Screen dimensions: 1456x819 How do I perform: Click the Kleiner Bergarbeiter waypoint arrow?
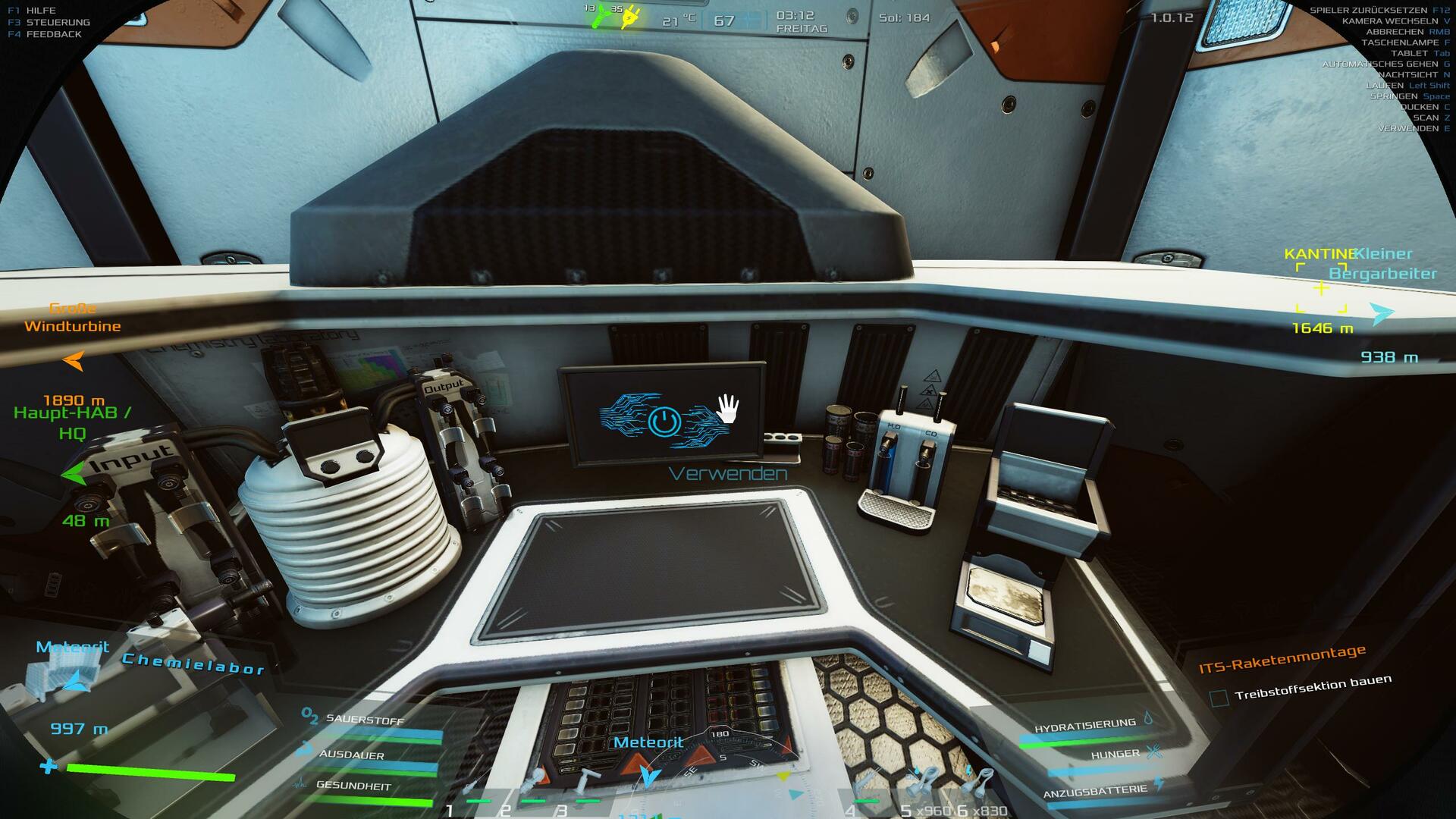(x=1382, y=313)
